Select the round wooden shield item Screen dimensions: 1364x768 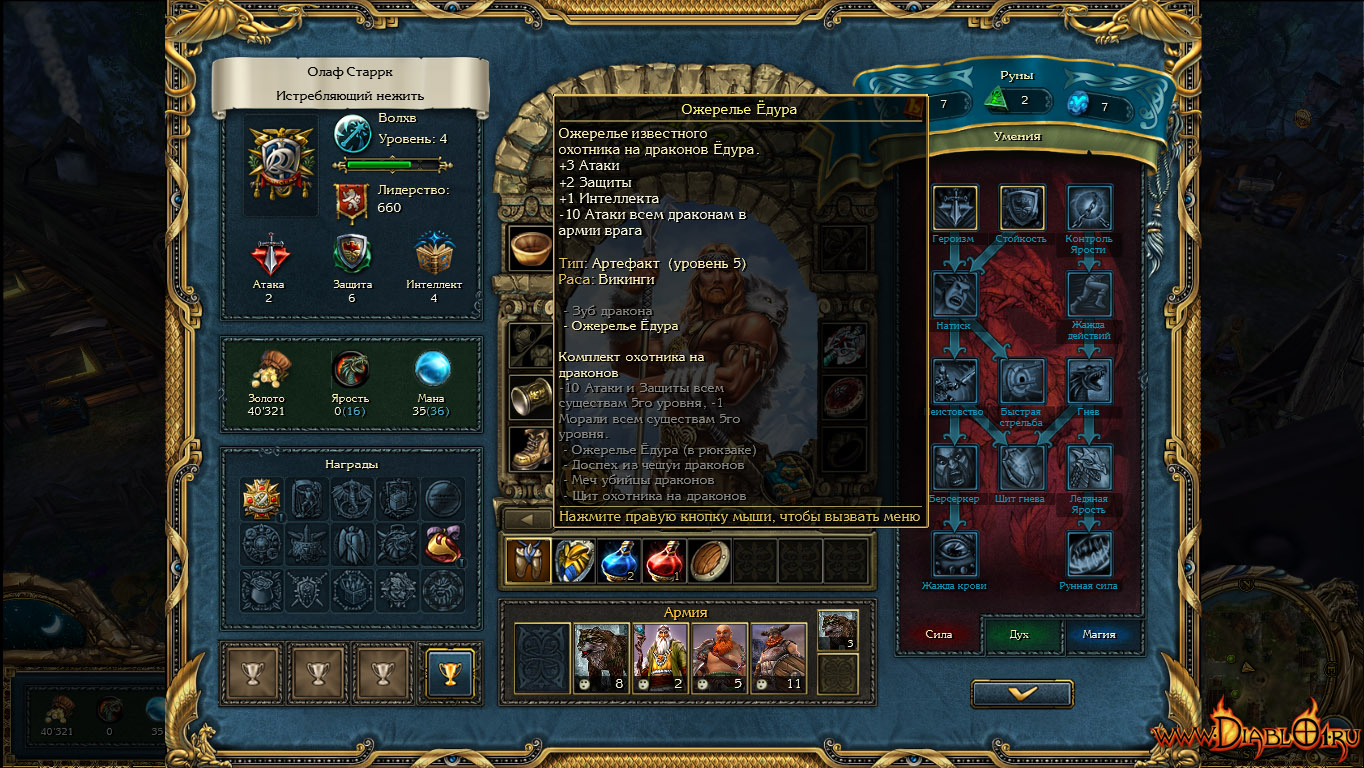pyautogui.click(x=711, y=561)
